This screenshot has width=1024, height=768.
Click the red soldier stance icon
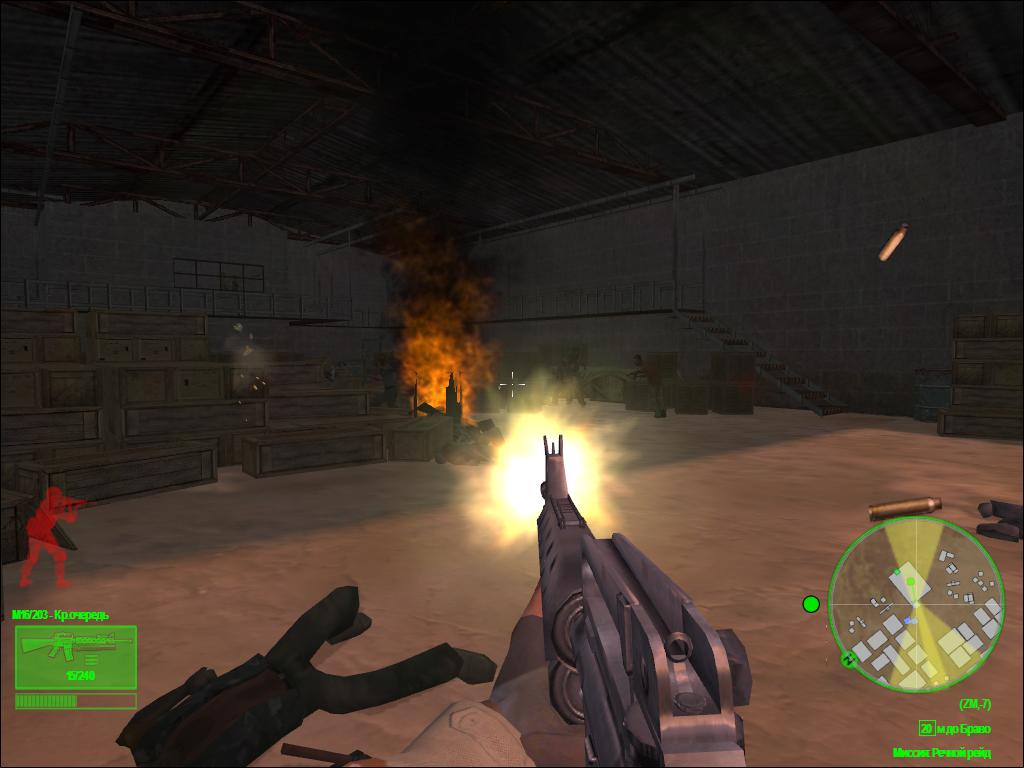click(52, 536)
